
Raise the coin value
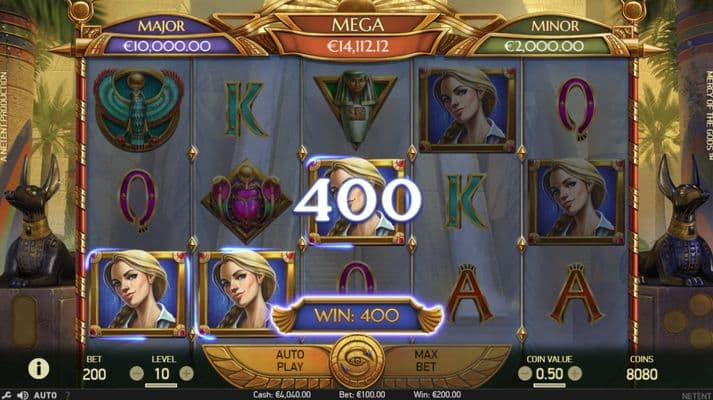(x=576, y=373)
